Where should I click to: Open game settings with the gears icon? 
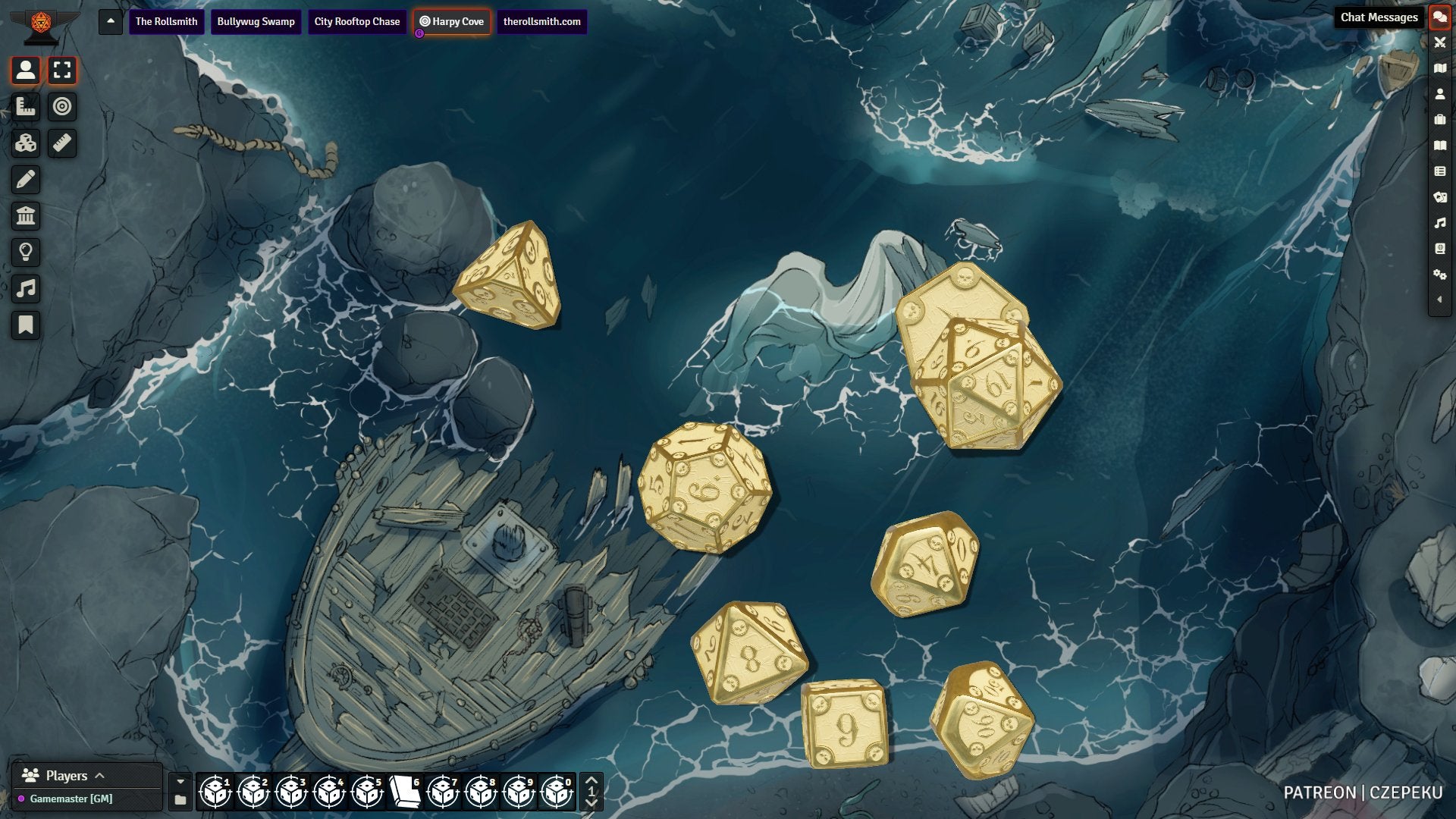(1439, 275)
